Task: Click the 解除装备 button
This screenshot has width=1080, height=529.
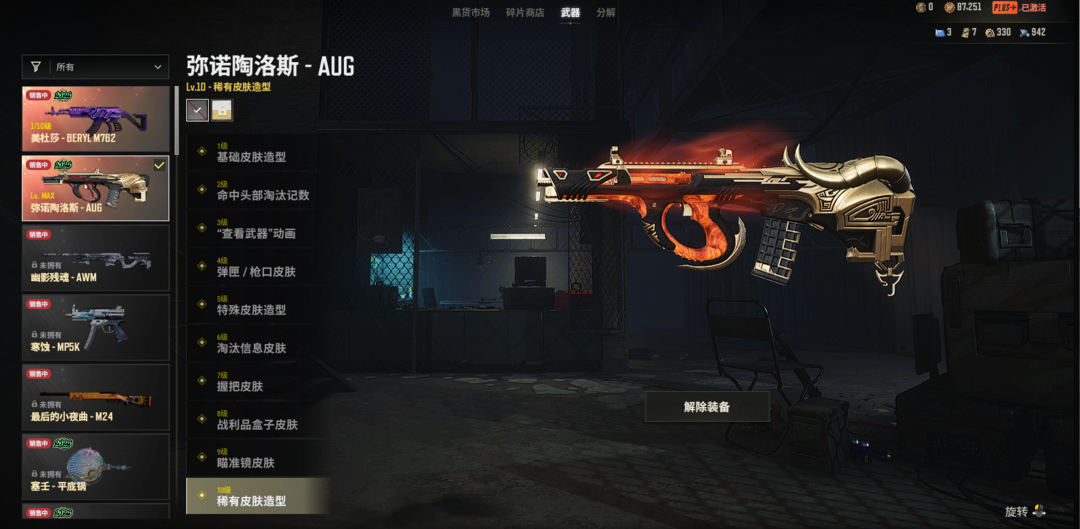Action: 707,407
